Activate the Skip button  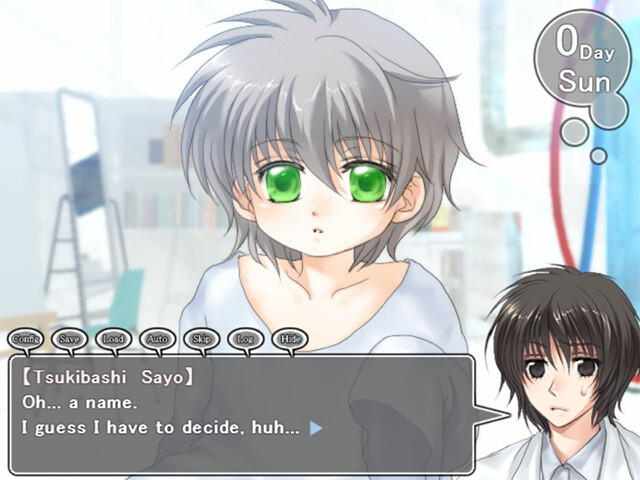202,339
